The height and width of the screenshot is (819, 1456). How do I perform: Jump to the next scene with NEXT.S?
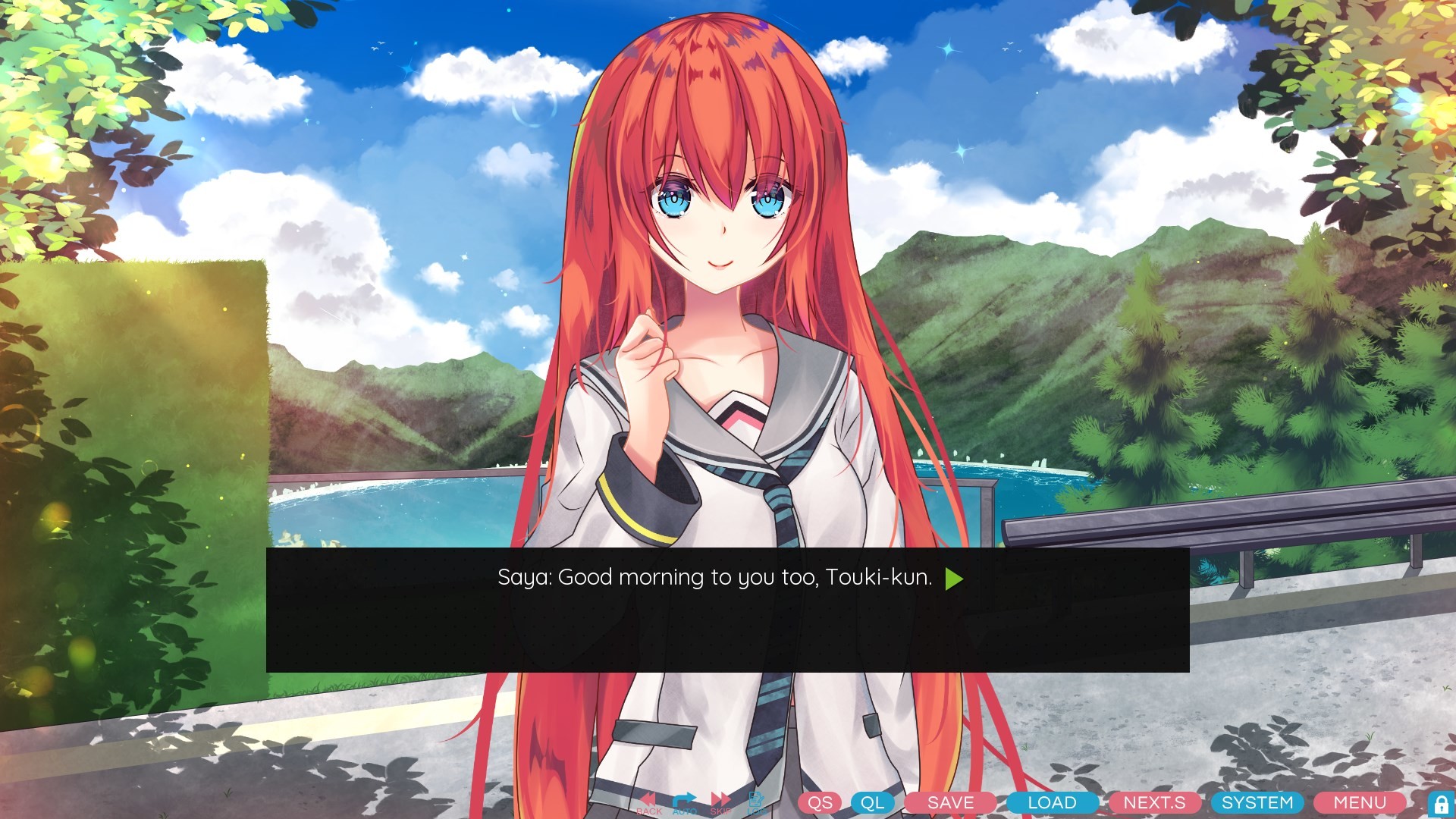[x=1156, y=802]
